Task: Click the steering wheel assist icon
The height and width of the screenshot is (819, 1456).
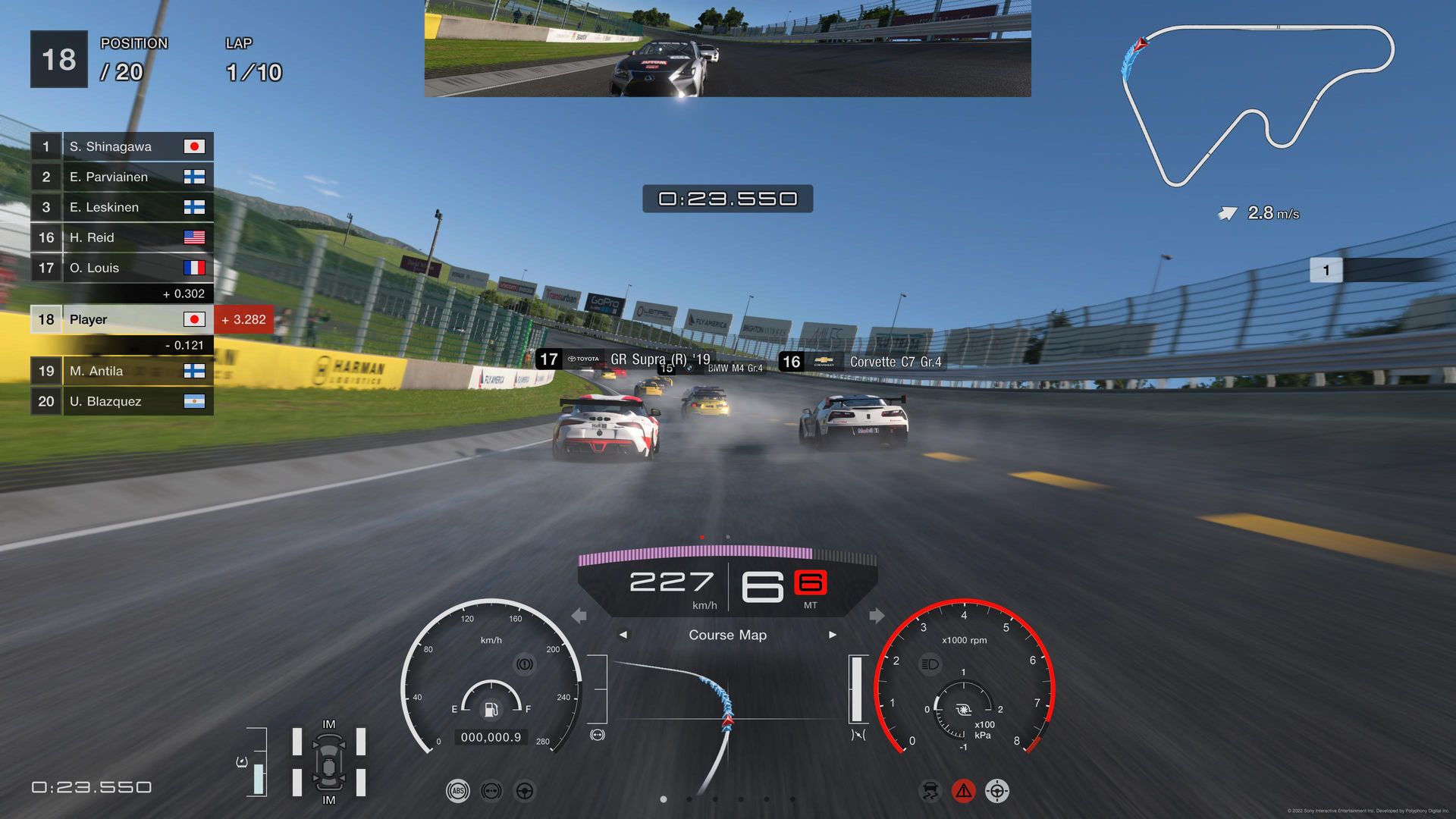Action: 525,791
